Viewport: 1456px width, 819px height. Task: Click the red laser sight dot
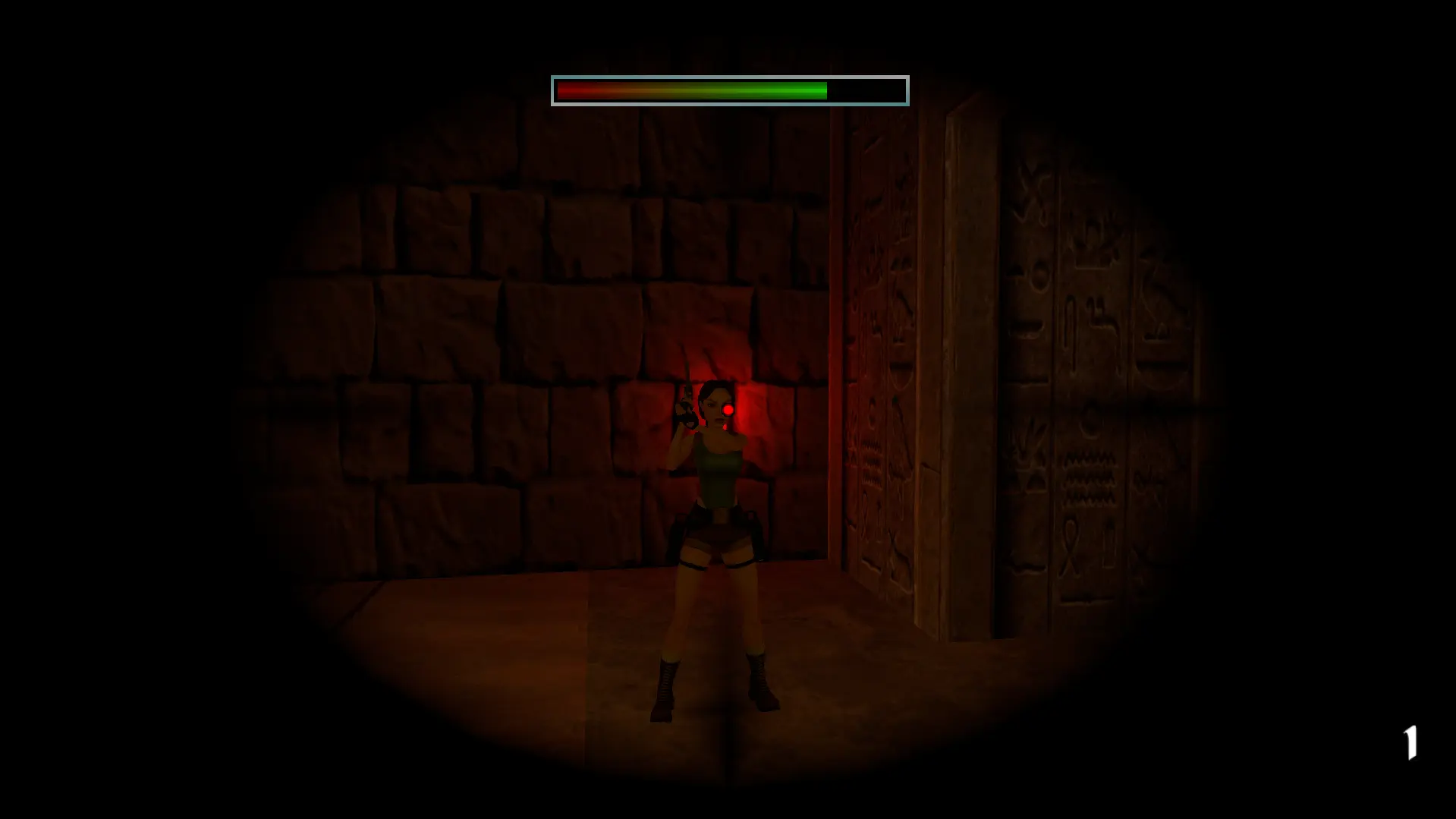coord(728,409)
